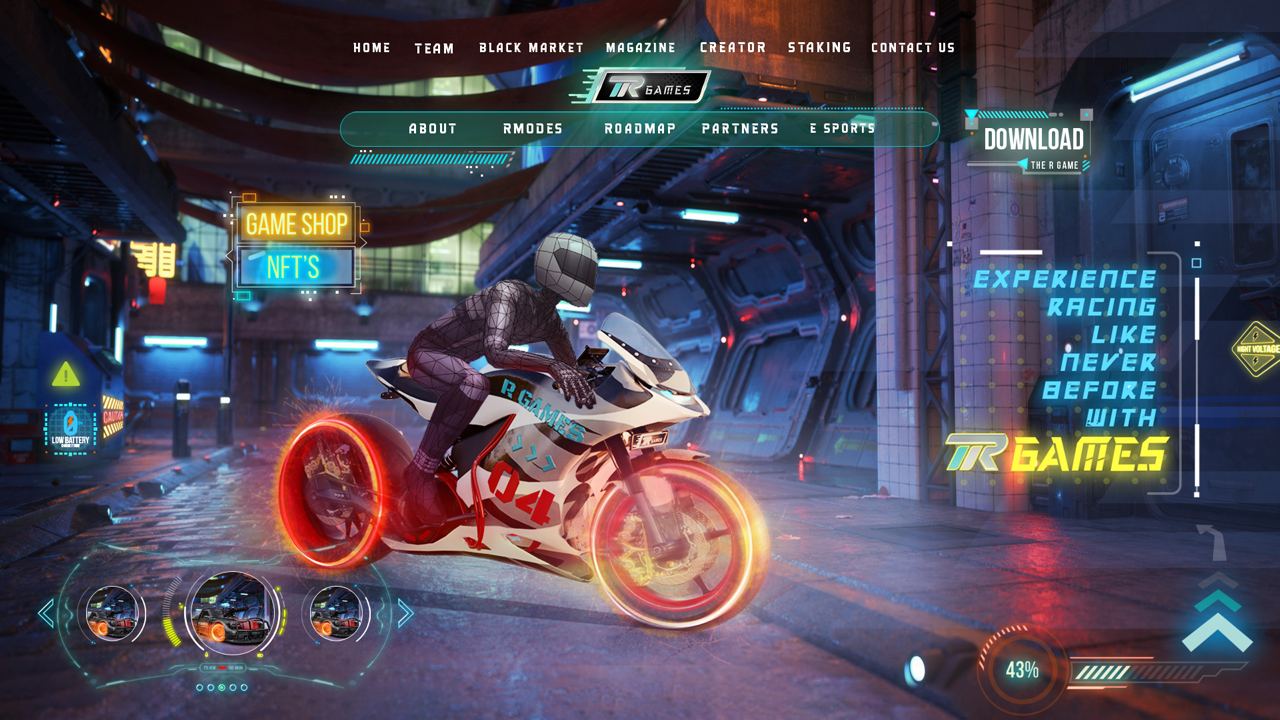1280x720 pixels.
Task: Switch to the About tab
Action: click(x=433, y=129)
